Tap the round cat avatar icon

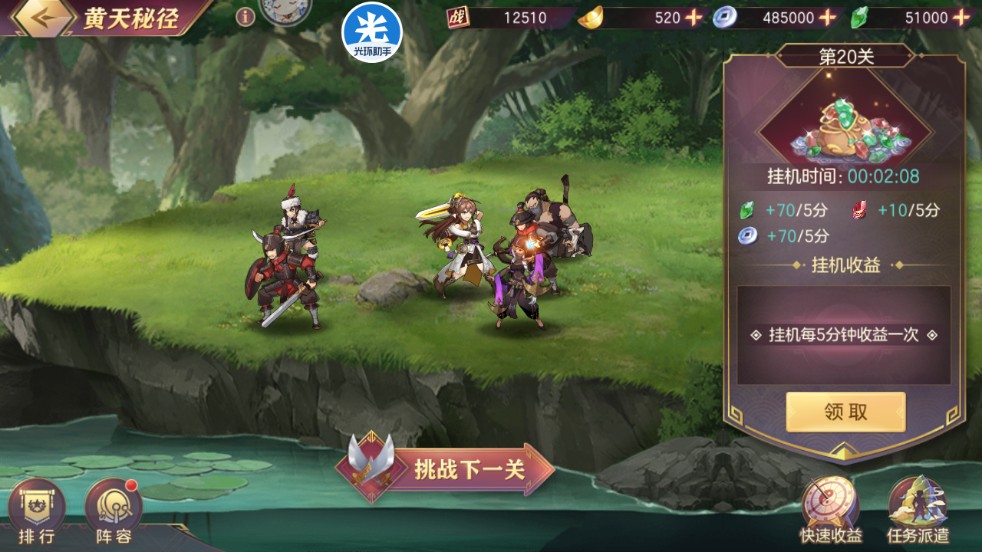coord(283,13)
